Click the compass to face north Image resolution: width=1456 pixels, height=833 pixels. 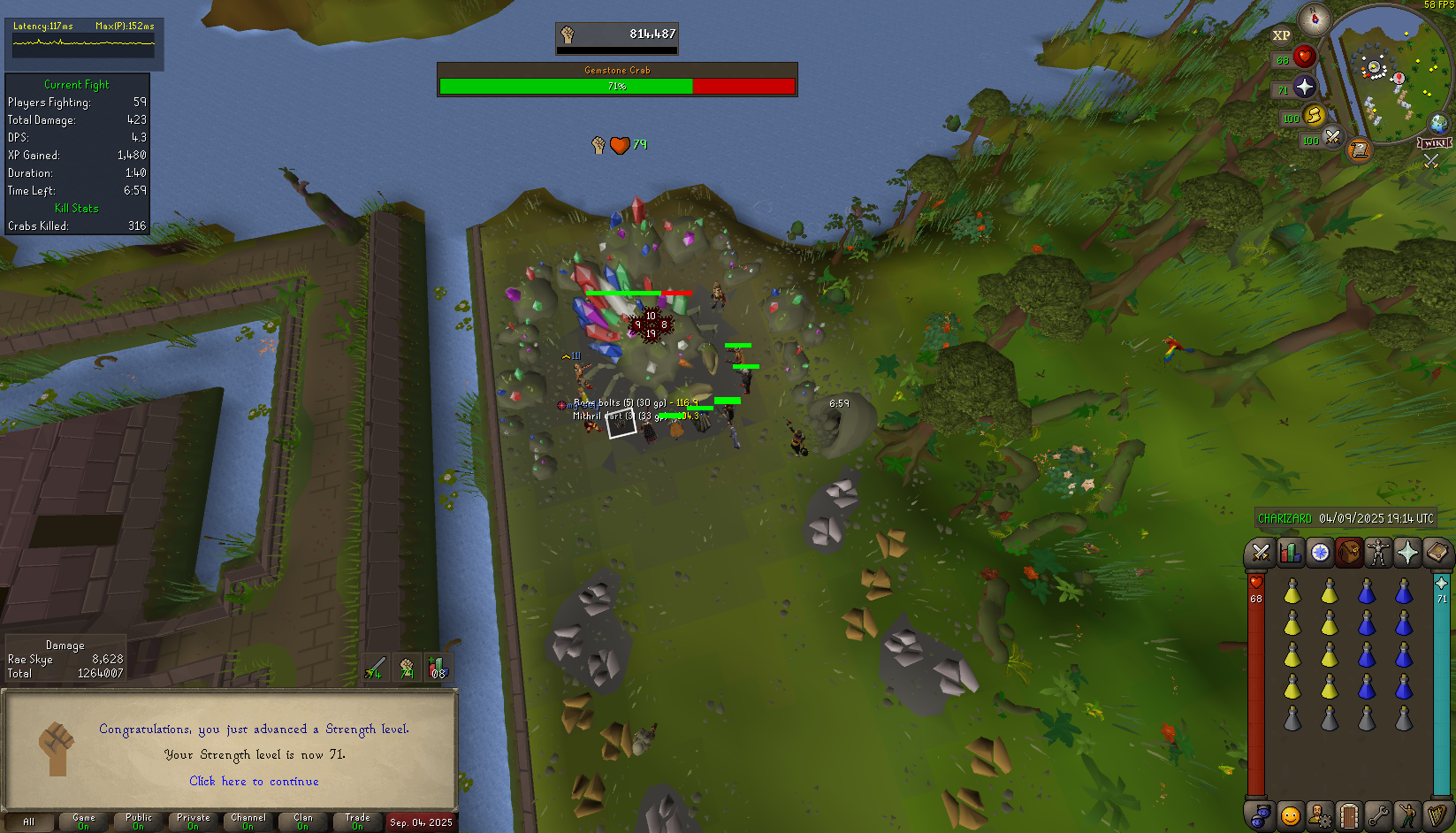pos(1315,19)
